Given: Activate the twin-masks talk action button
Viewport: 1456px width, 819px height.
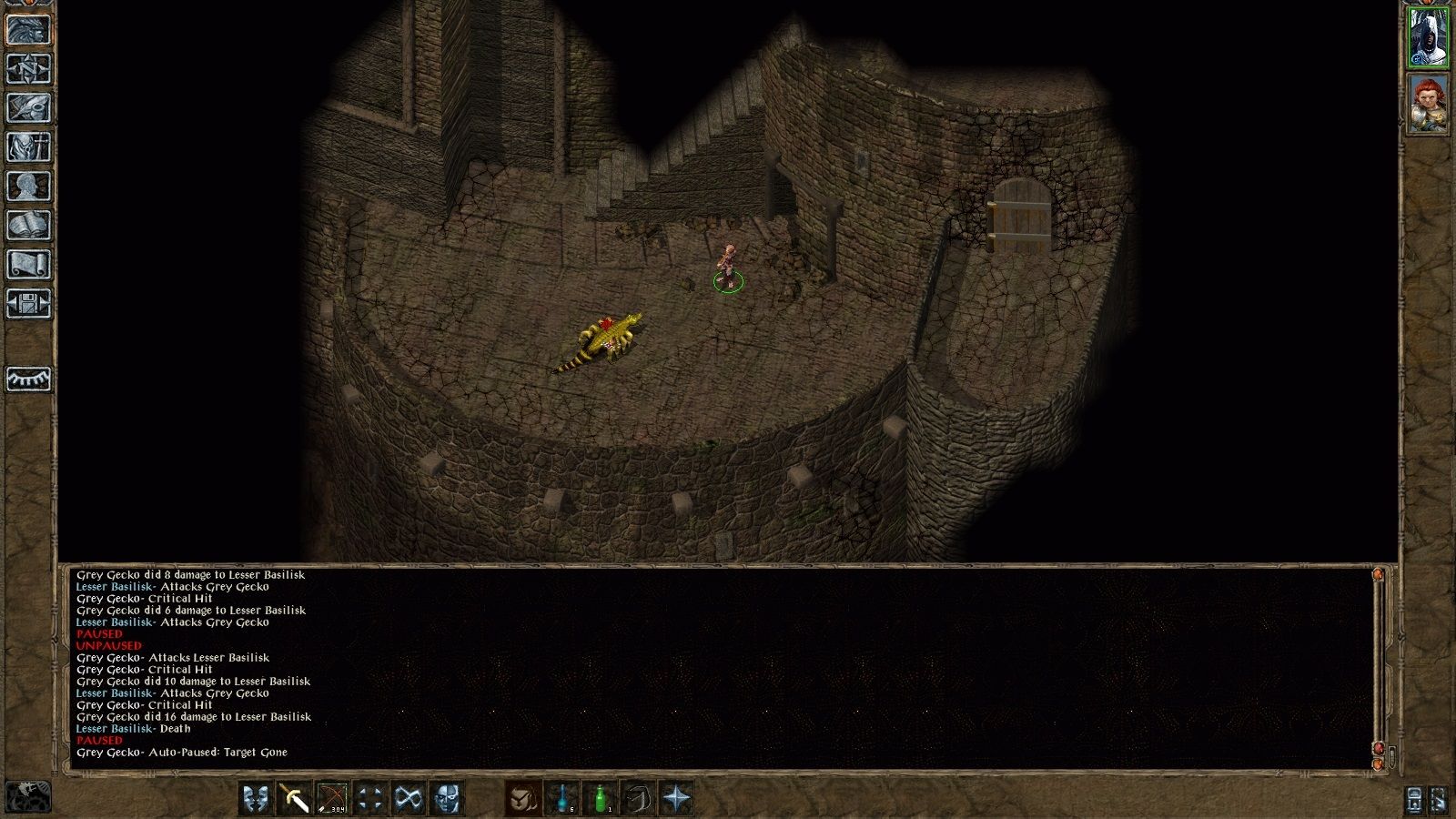Looking at the screenshot, I should [257, 799].
